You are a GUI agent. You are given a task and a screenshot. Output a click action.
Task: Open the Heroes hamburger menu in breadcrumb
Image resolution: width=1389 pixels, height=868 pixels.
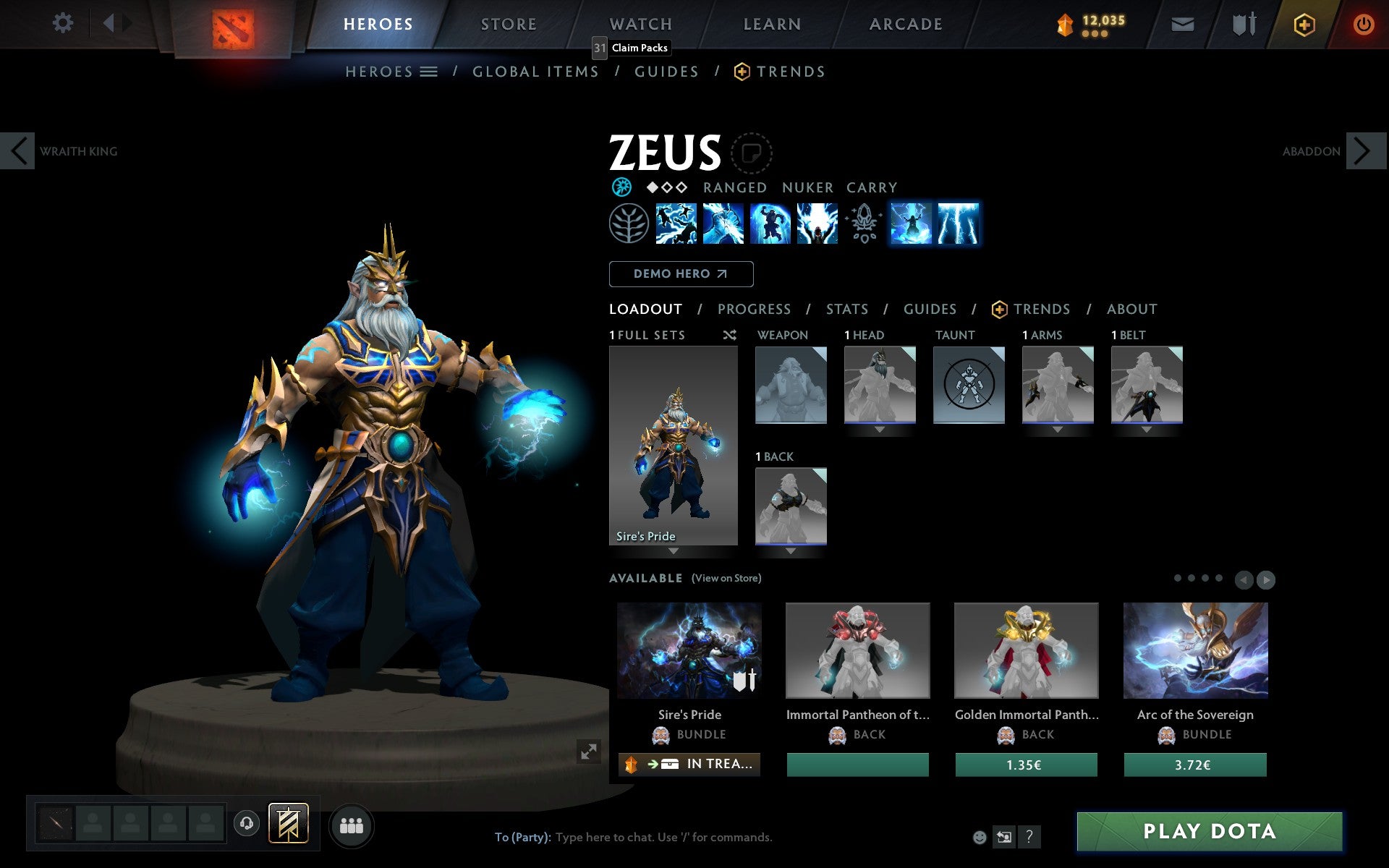pos(430,71)
